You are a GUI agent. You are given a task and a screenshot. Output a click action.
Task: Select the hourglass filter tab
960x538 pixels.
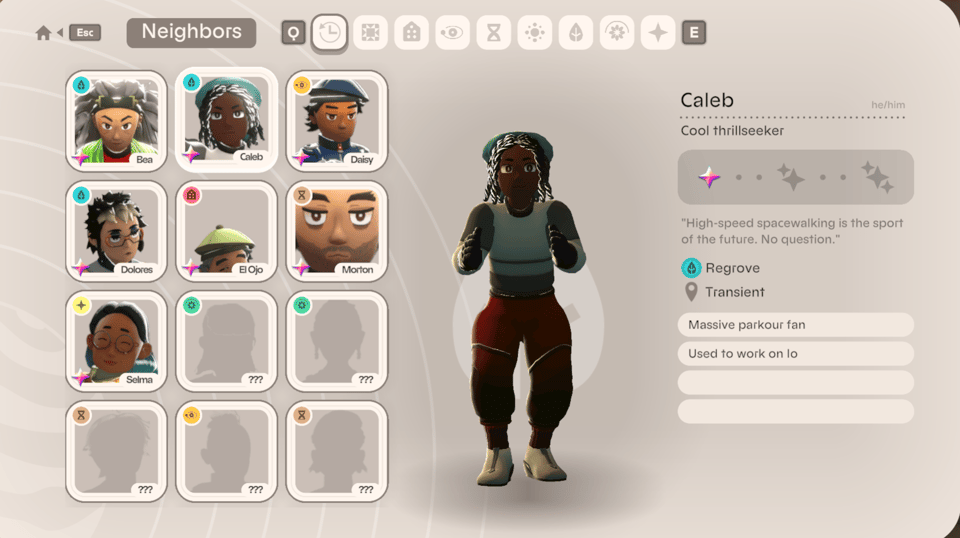493,33
